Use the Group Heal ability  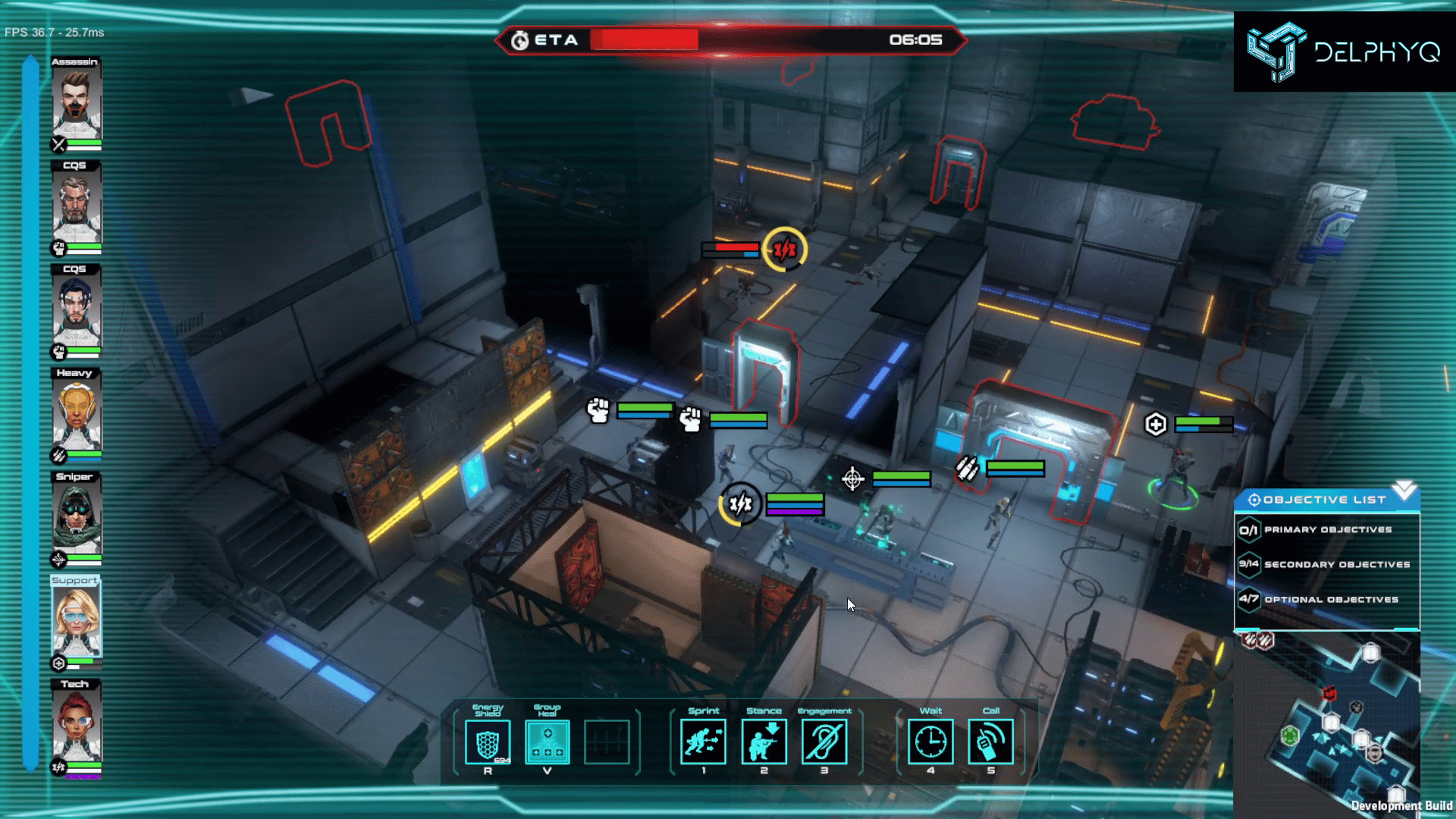pos(547,742)
